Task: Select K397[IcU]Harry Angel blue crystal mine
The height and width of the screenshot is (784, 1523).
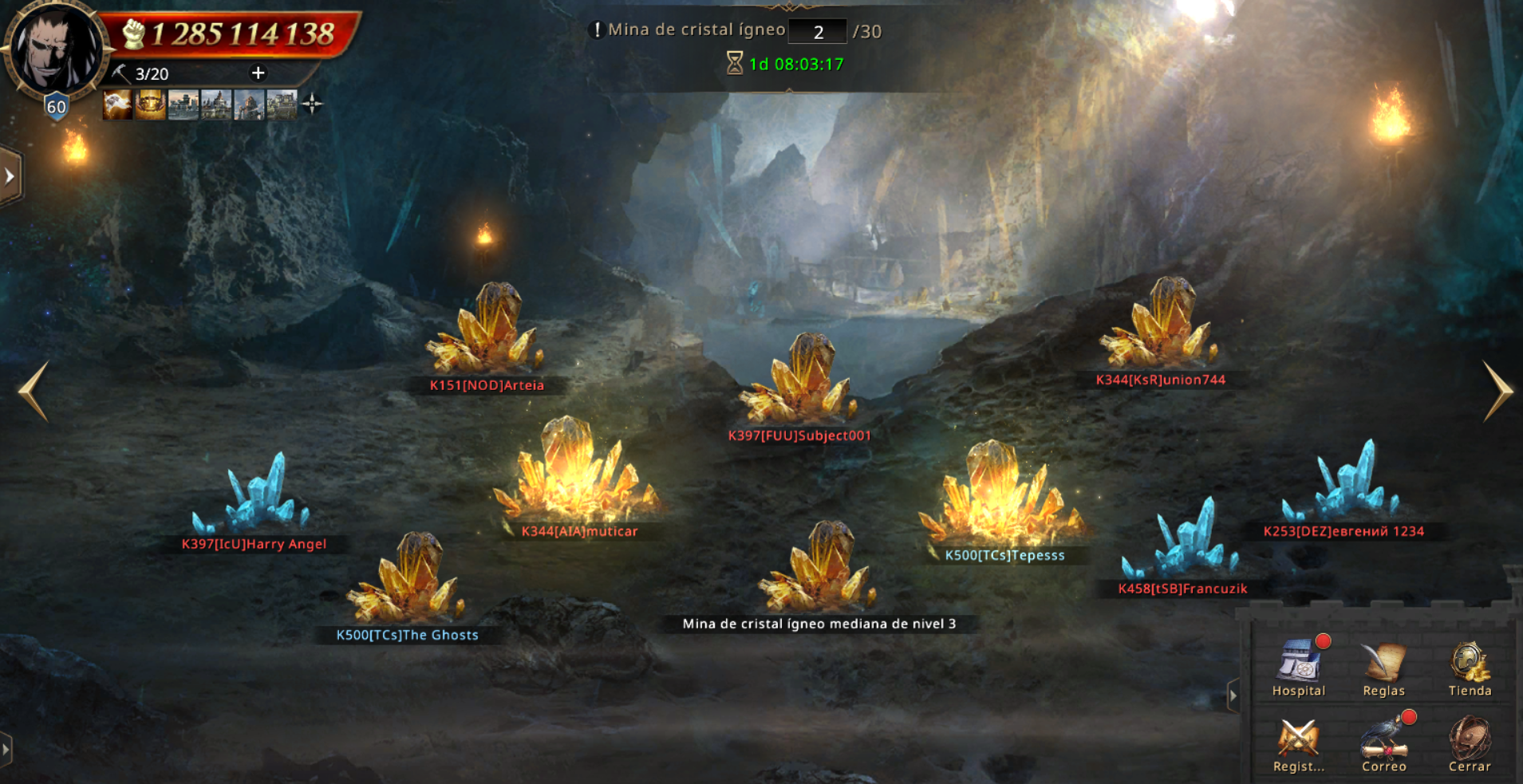Action: click(x=255, y=496)
